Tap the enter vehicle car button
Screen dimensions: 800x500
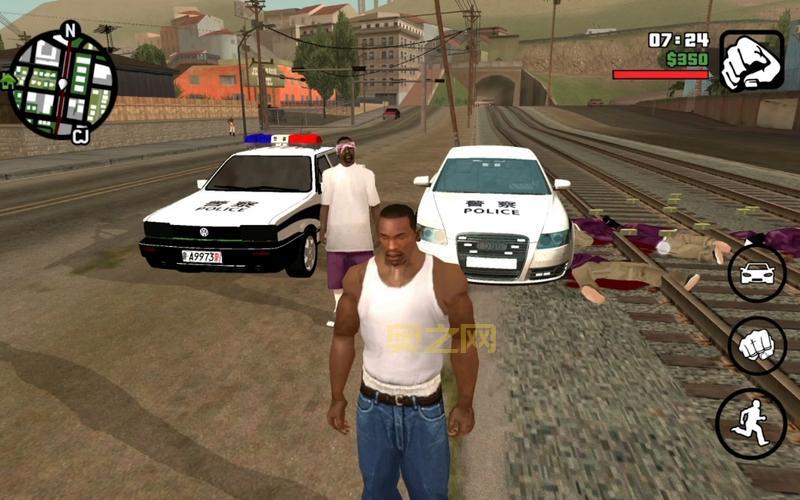(756, 273)
